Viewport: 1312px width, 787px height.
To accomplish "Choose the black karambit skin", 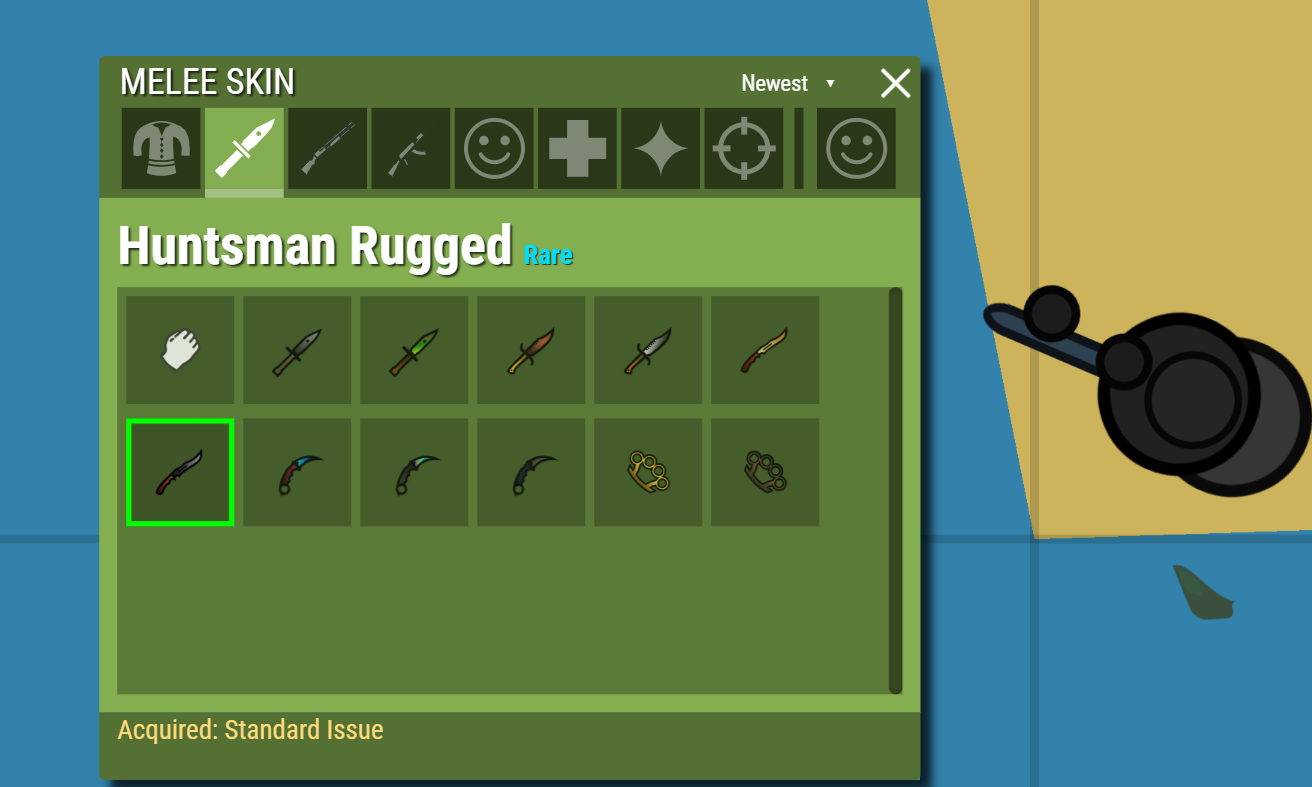I will coord(531,471).
